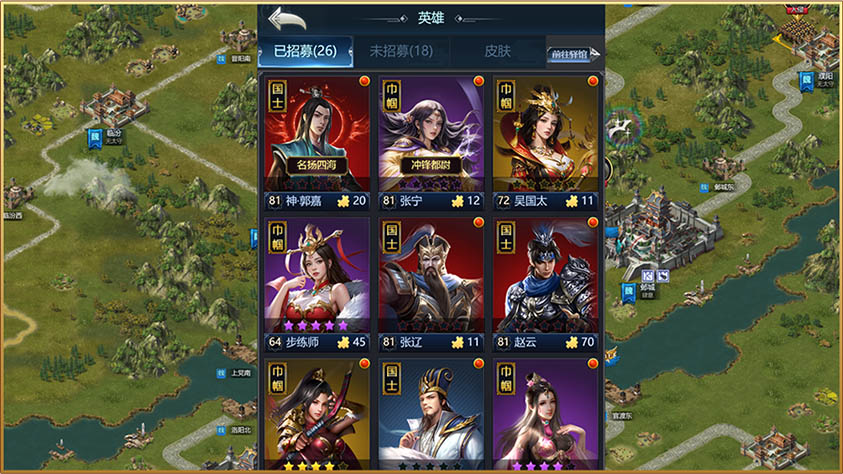Image resolution: width=843 pixels, height=474 pixels.
Task: Choose the 张宁 hero card
Action: coord(431,140)
